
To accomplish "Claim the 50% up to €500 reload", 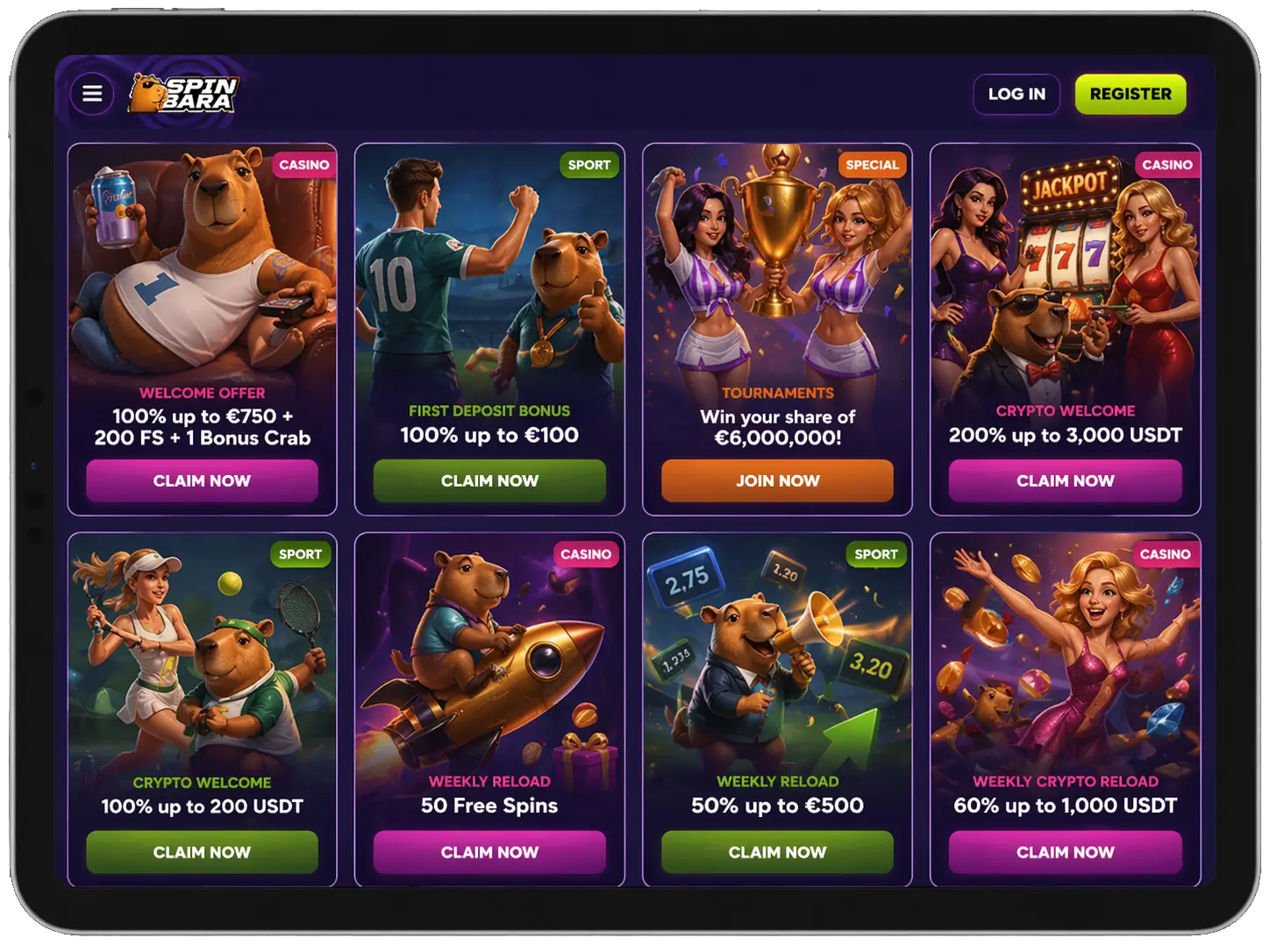I will [x=776, y=852].
